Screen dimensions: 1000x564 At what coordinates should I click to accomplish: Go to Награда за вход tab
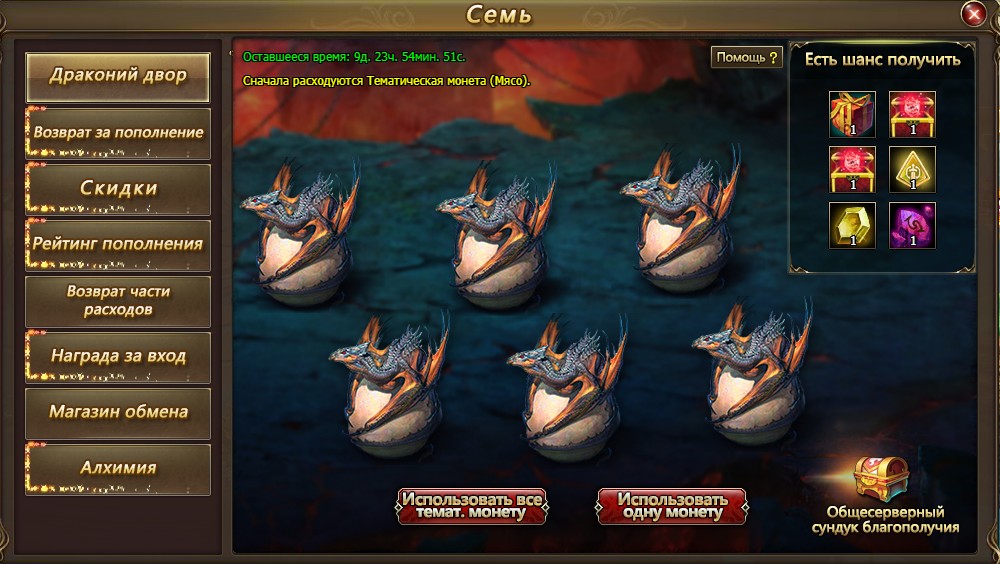coord(118,356)
